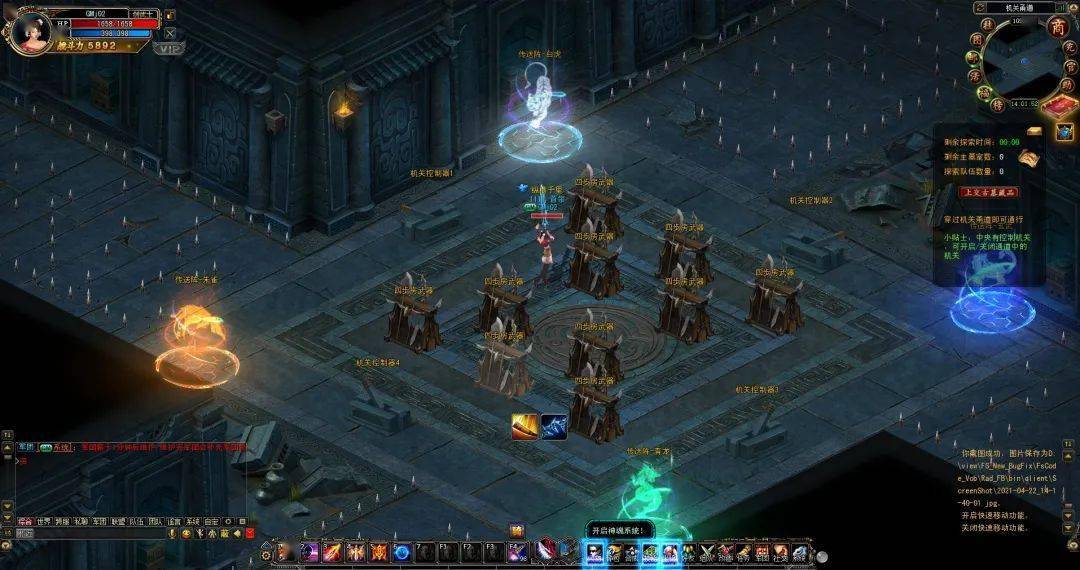The image size is (1080, 570).
Task: Open the chat emoji smiley button
Action: [186, 534]
